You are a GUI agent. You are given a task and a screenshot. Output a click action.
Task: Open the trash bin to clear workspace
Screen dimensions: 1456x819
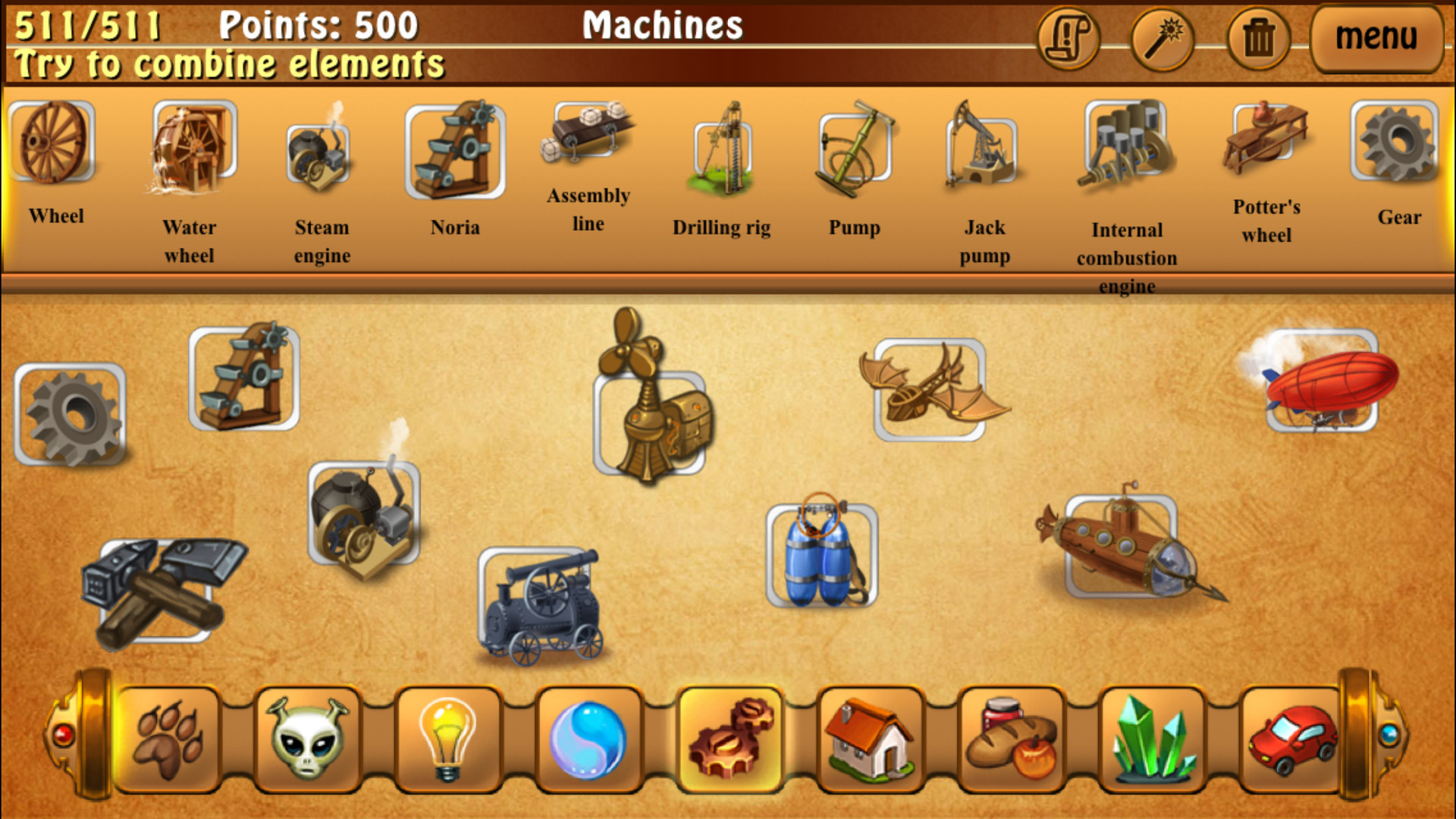(x=1255, y=38)
